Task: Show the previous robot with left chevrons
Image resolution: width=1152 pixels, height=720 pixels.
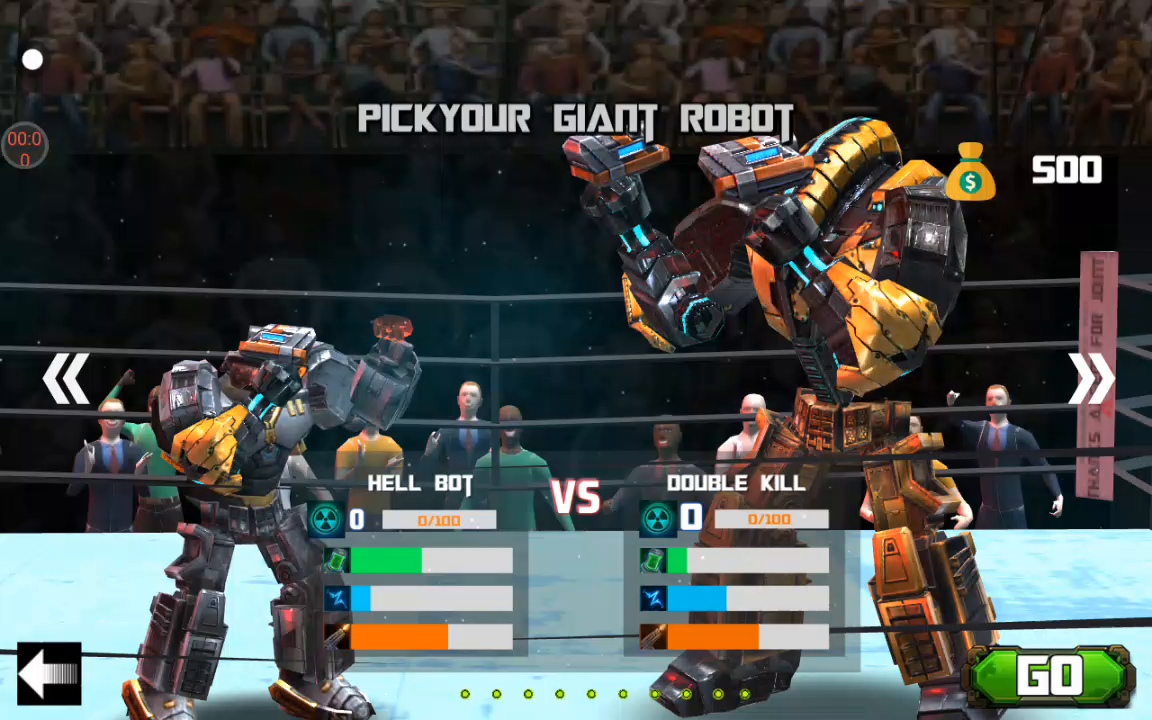Action: [66, 379]
